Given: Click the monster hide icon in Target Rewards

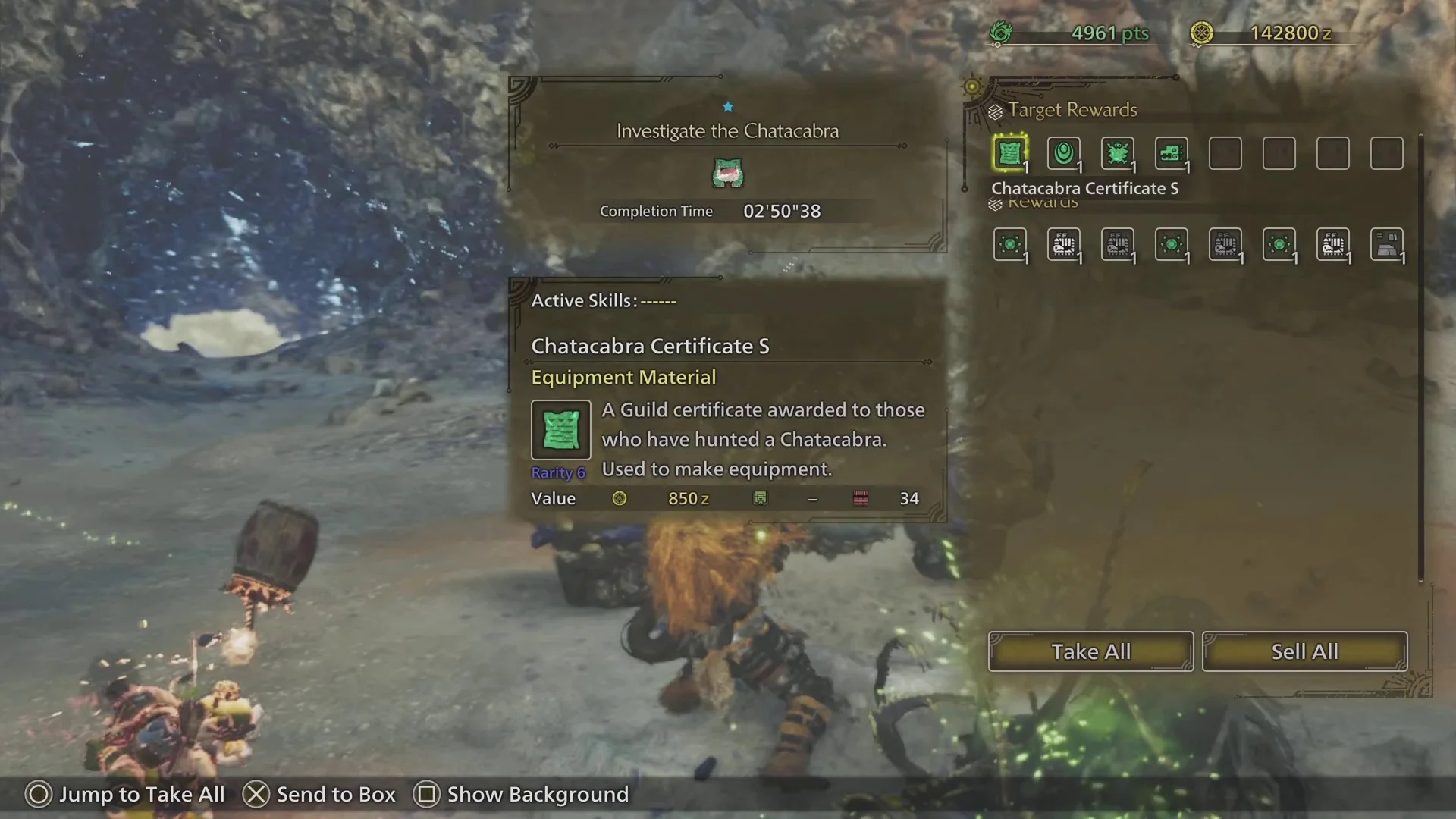Looking at the screenshot, I should 1118,153.
